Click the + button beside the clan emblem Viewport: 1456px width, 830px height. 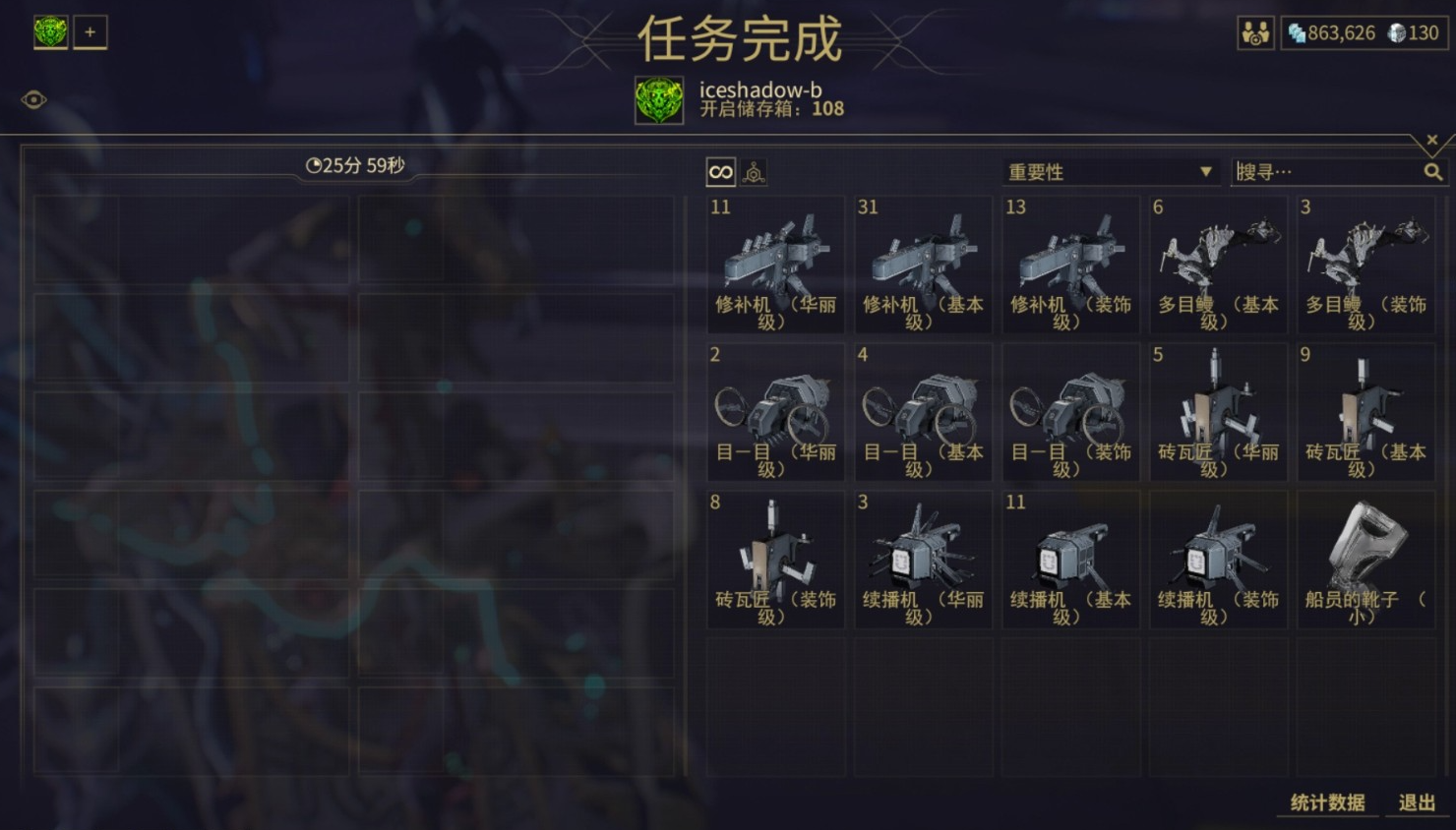click(x=90, y=31)
